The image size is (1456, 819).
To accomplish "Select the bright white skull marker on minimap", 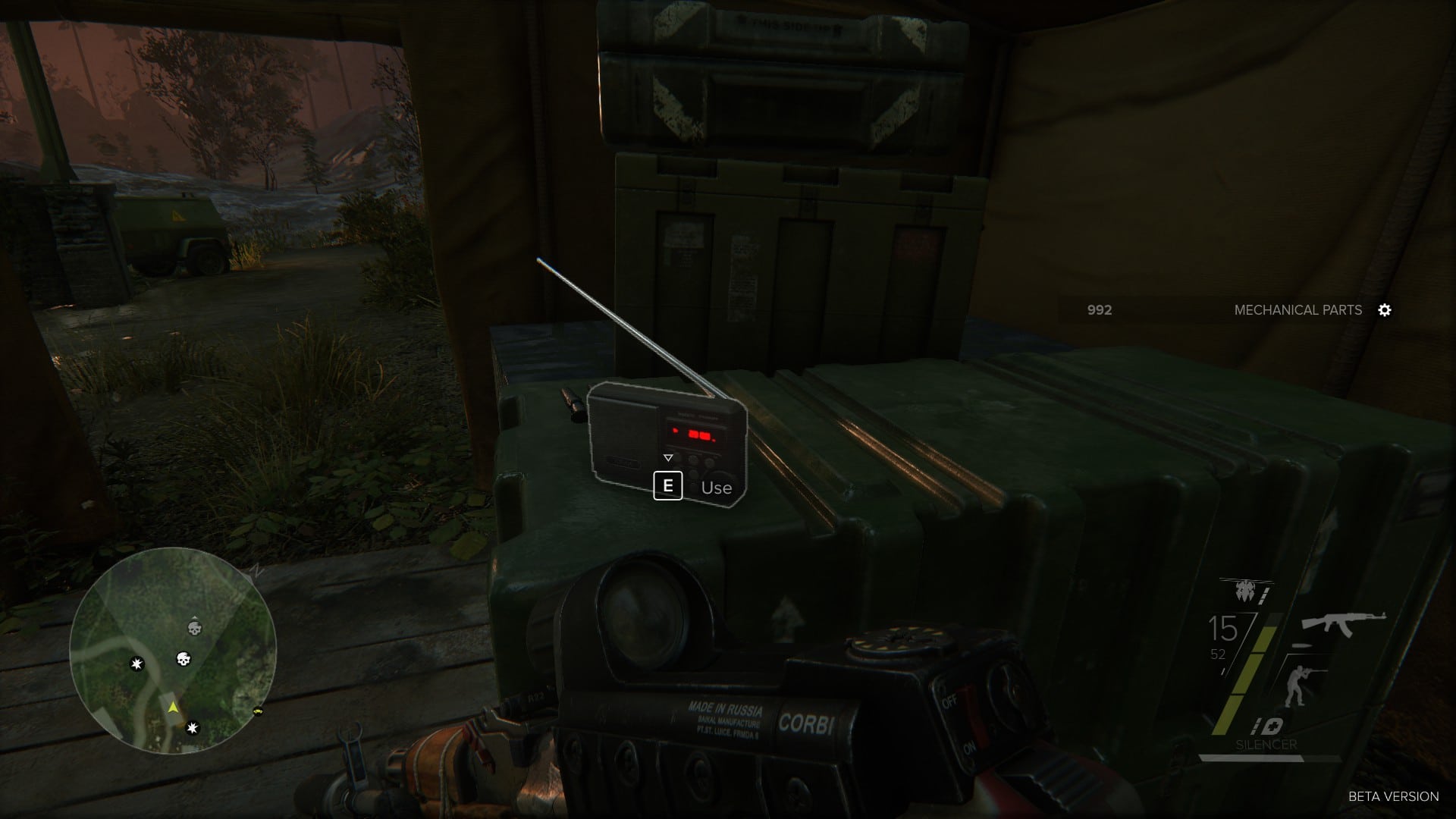I will coord(183,659).
